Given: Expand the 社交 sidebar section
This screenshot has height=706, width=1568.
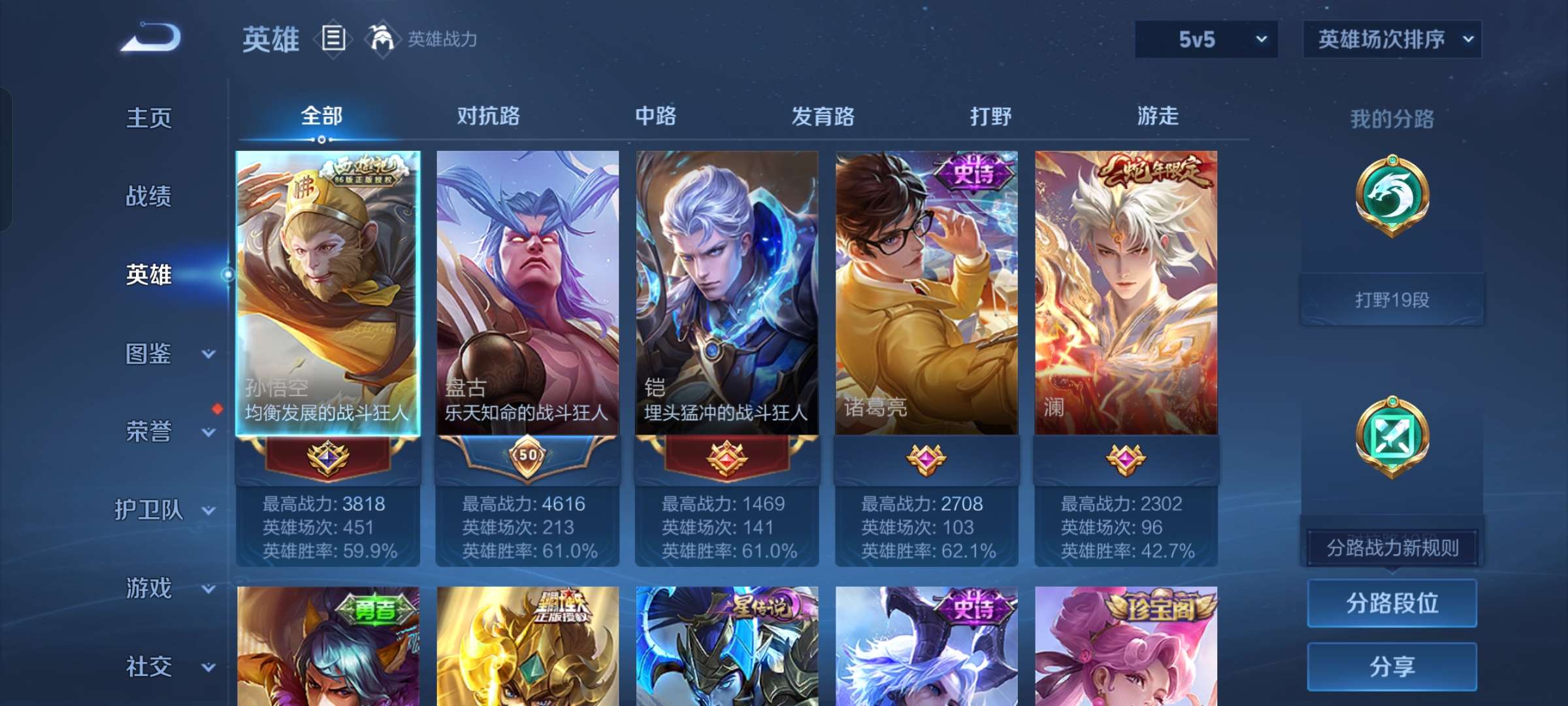Looking at the screenshot, I should tap(147, 667).
